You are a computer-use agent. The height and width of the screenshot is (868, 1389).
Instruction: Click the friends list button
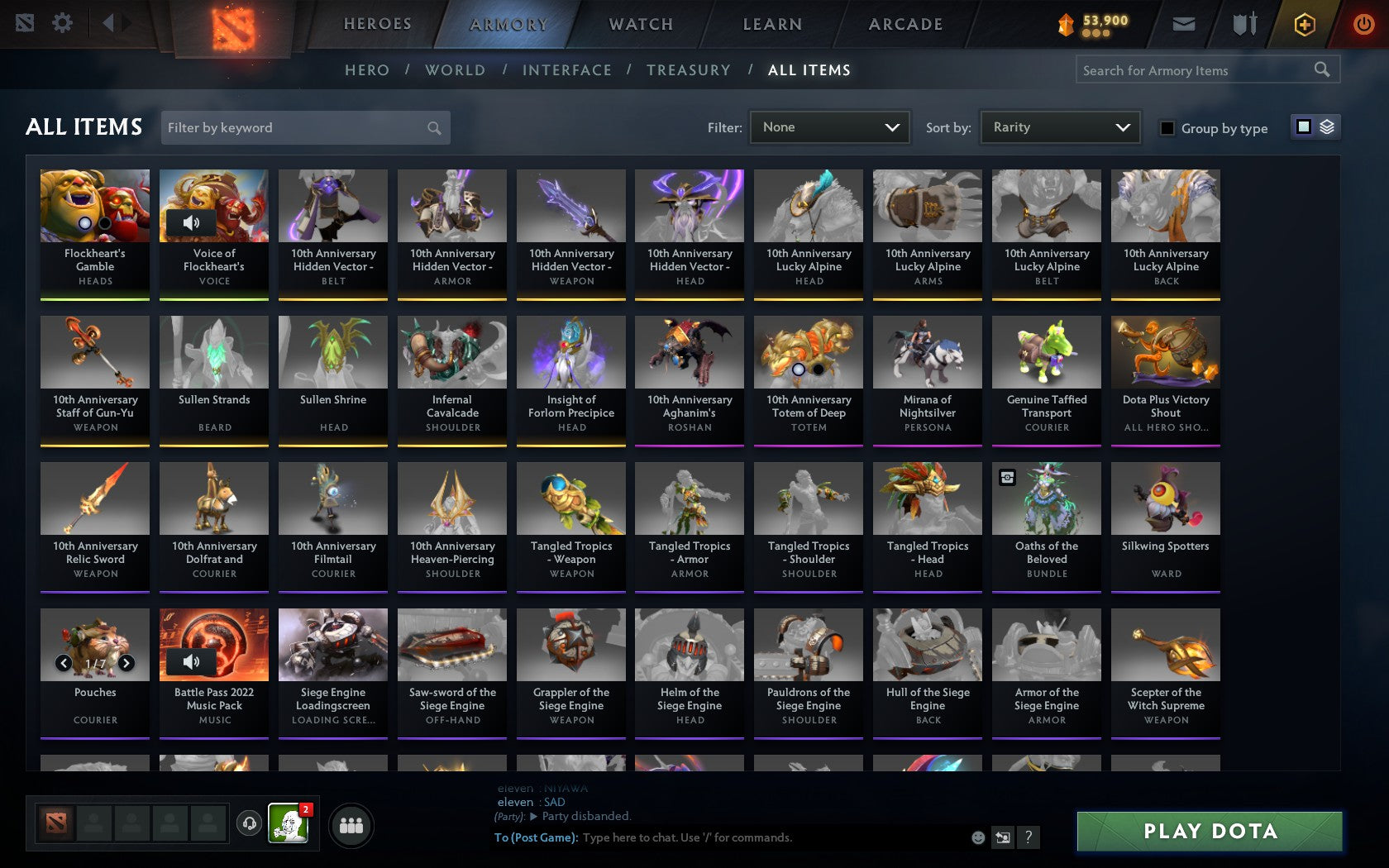tap(351, 823)
